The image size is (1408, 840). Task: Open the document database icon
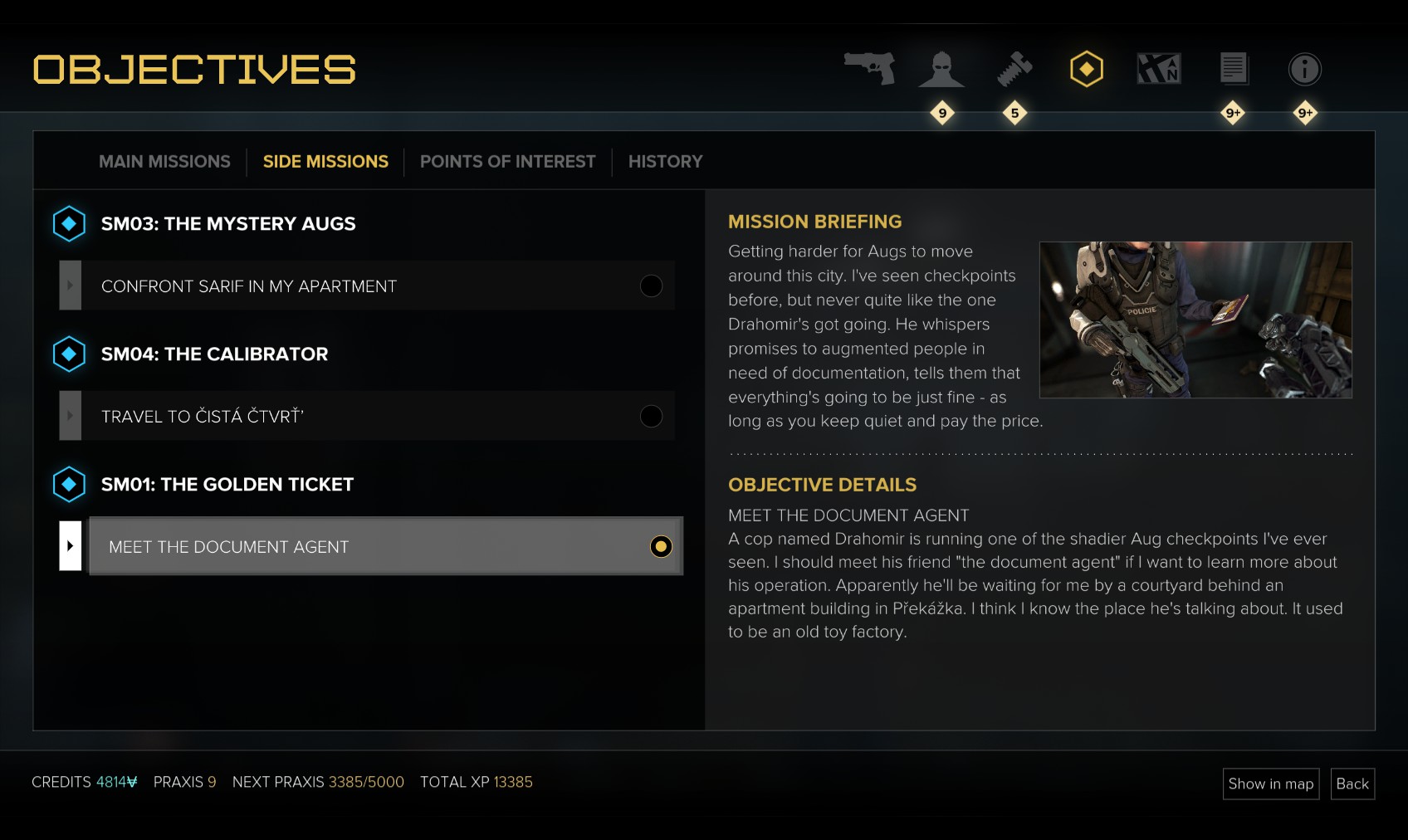(1234, 69)
